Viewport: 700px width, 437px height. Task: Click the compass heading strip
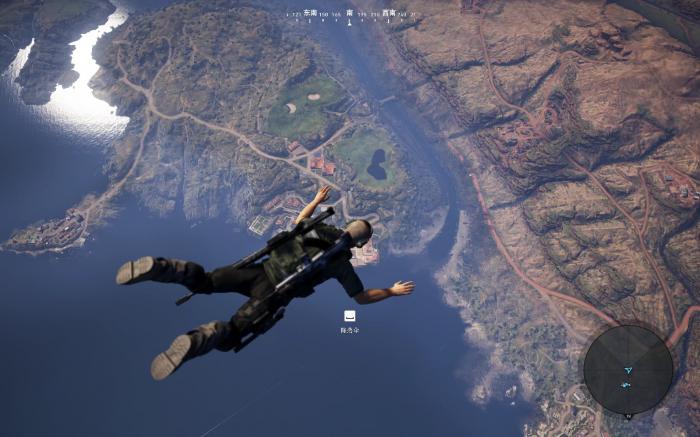[x=350, y=15]
